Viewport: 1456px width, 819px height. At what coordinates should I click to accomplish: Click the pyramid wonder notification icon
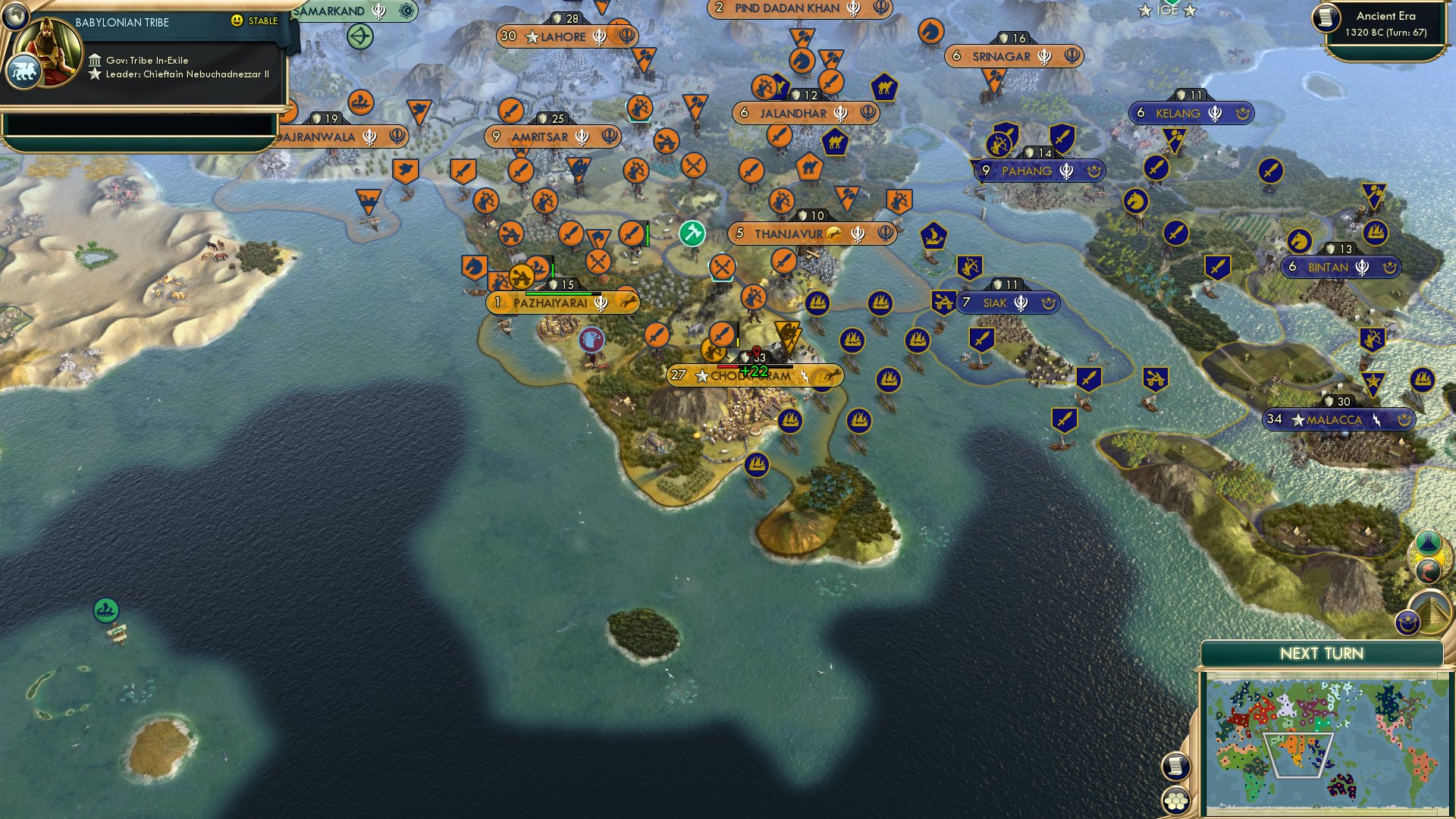click(1431, 611)
